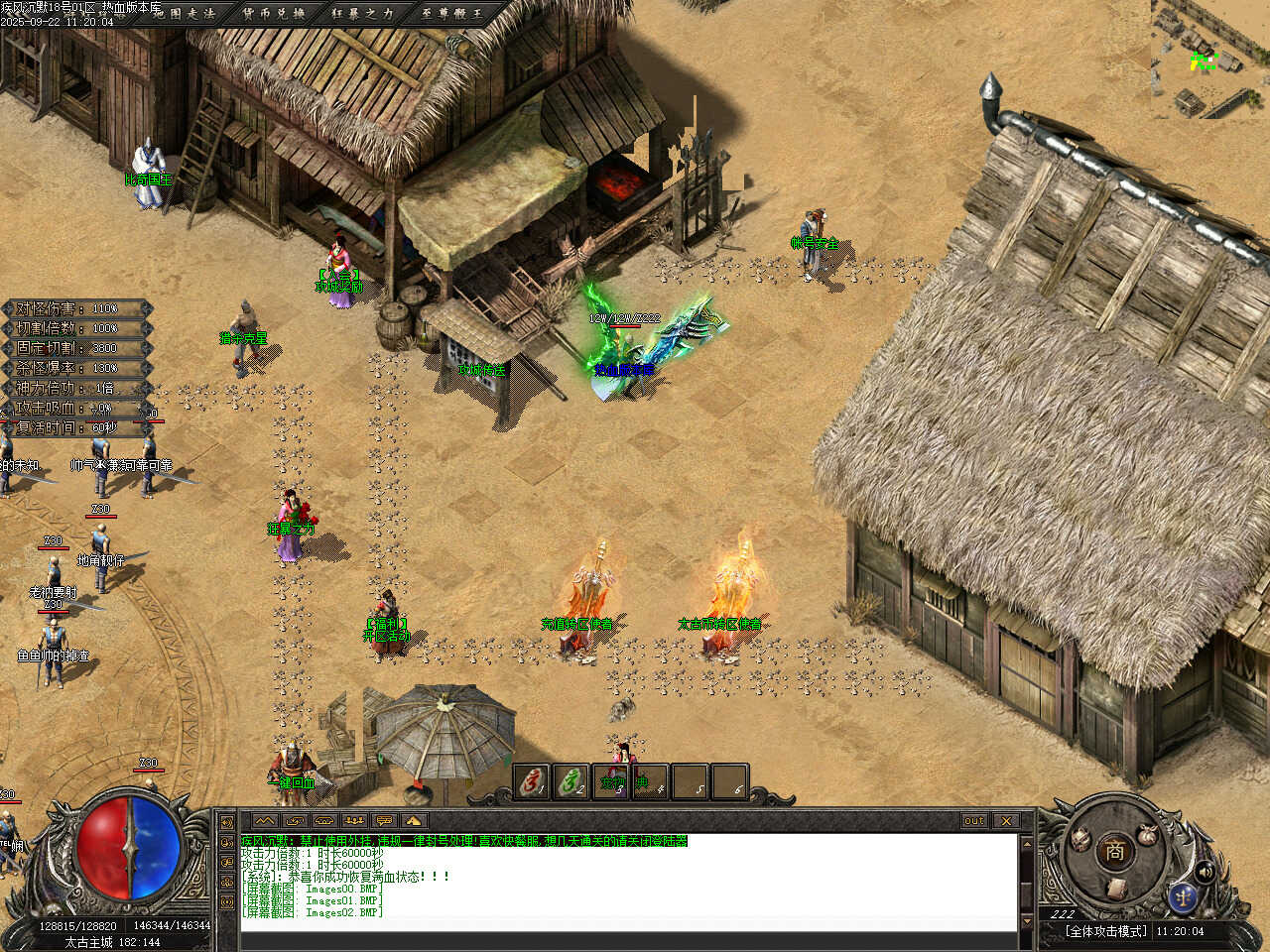Image resolution: width=1270 pixels, height=952 pixels.
Task: Open the group members chat toolbar button
Action: tap(354, 821)
